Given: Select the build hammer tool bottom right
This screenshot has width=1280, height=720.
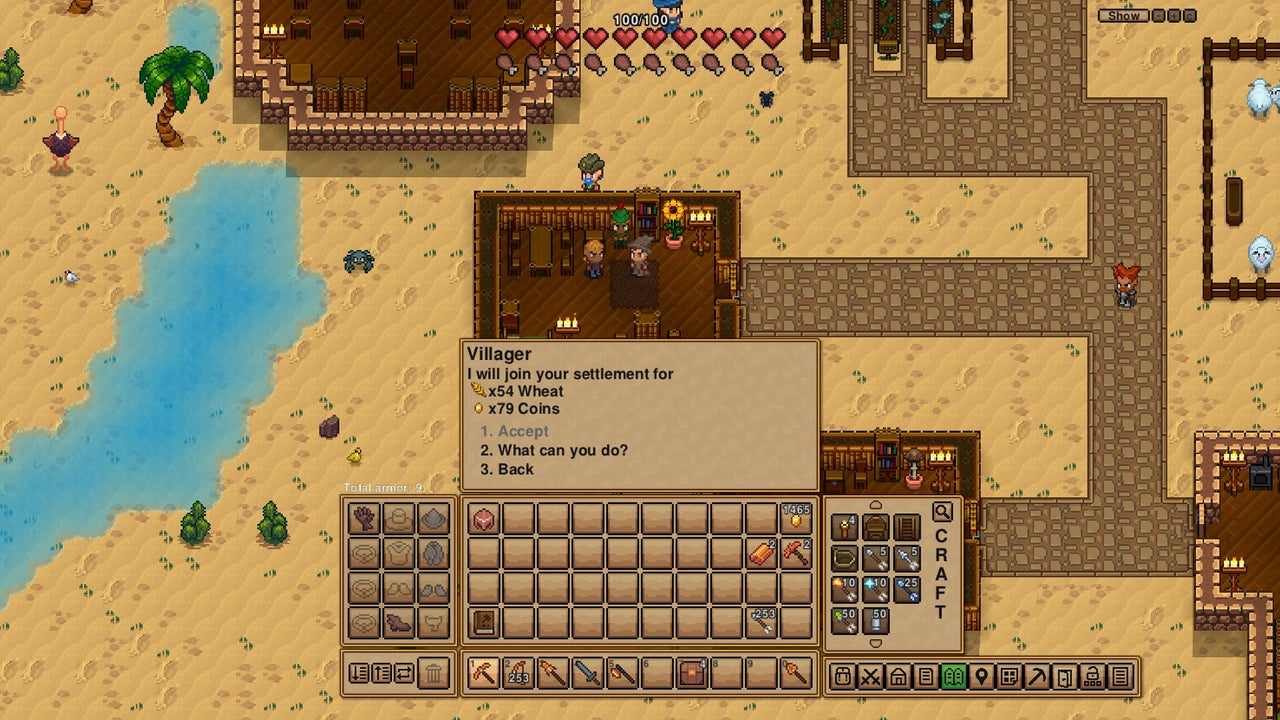Looking at the screenshot, I should tap(1036, 677).
